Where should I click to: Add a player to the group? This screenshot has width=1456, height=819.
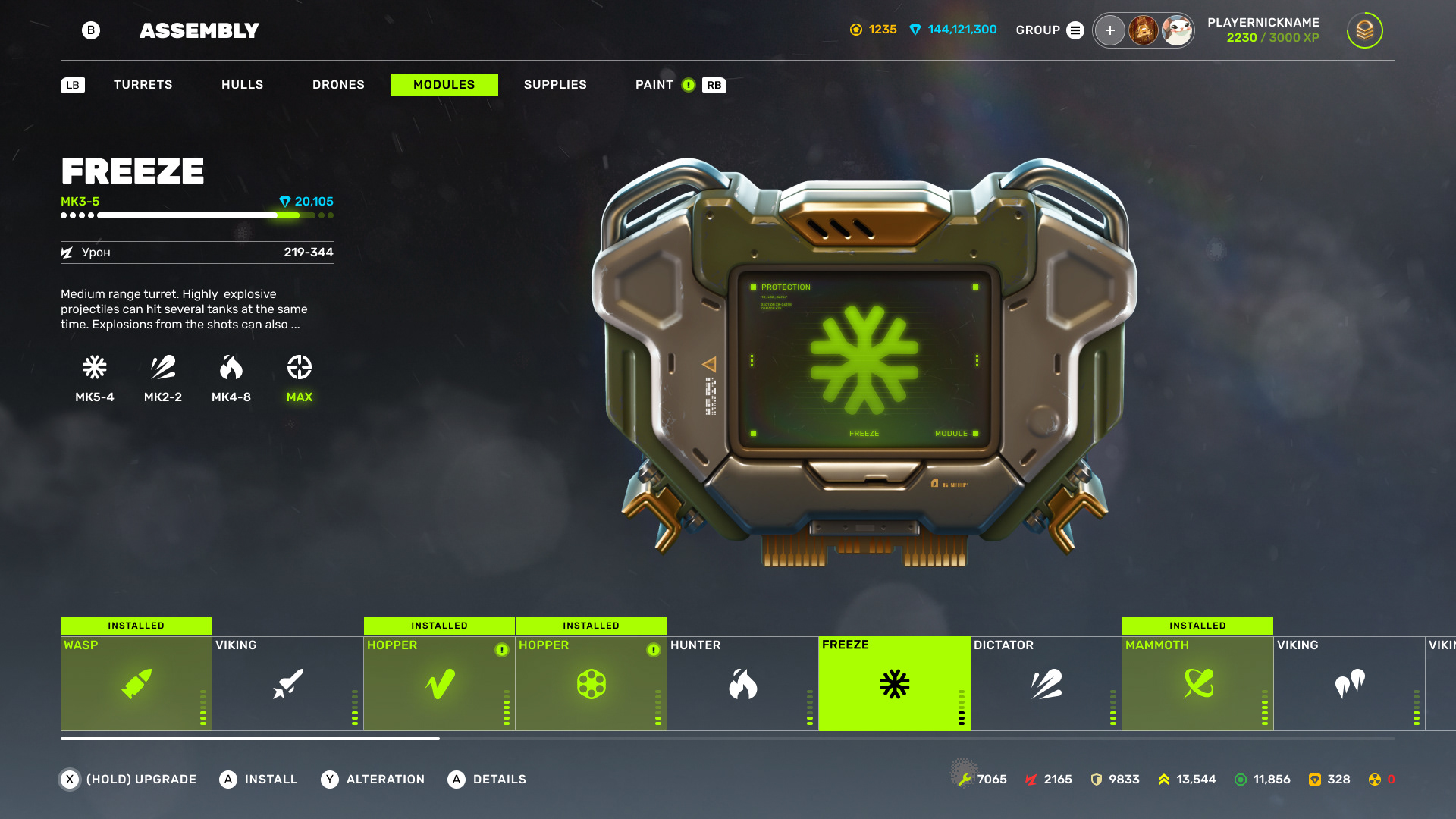[x=1109, y=30]
